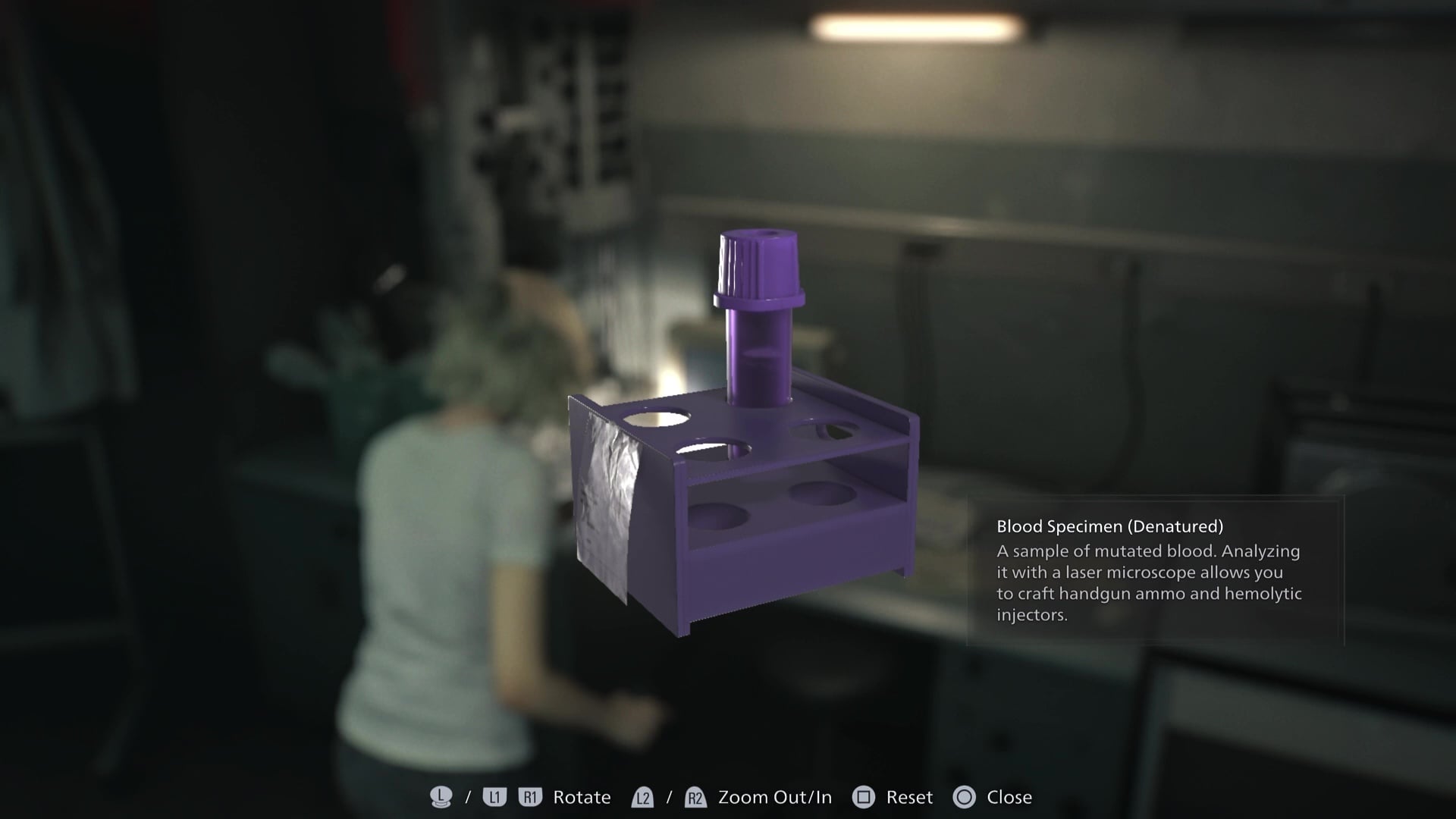Click the Close label text

coord(1009,797)
